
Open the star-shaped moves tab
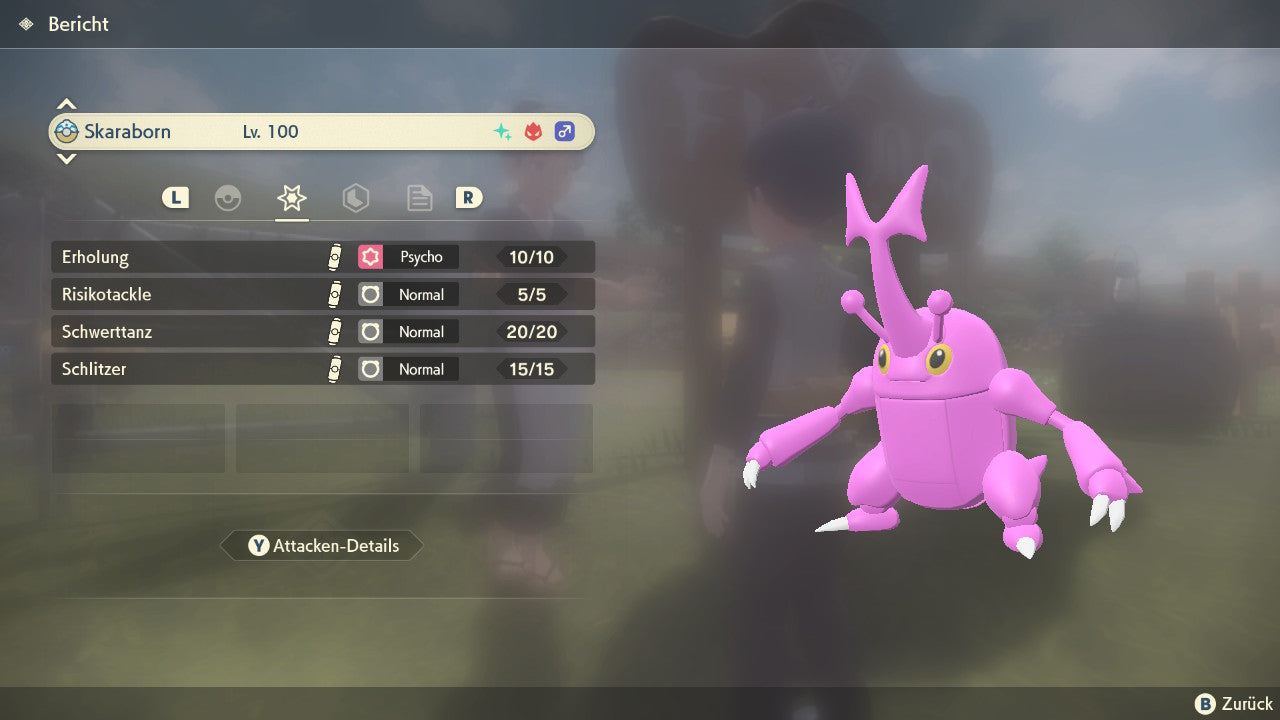click(x=291, y=198)
